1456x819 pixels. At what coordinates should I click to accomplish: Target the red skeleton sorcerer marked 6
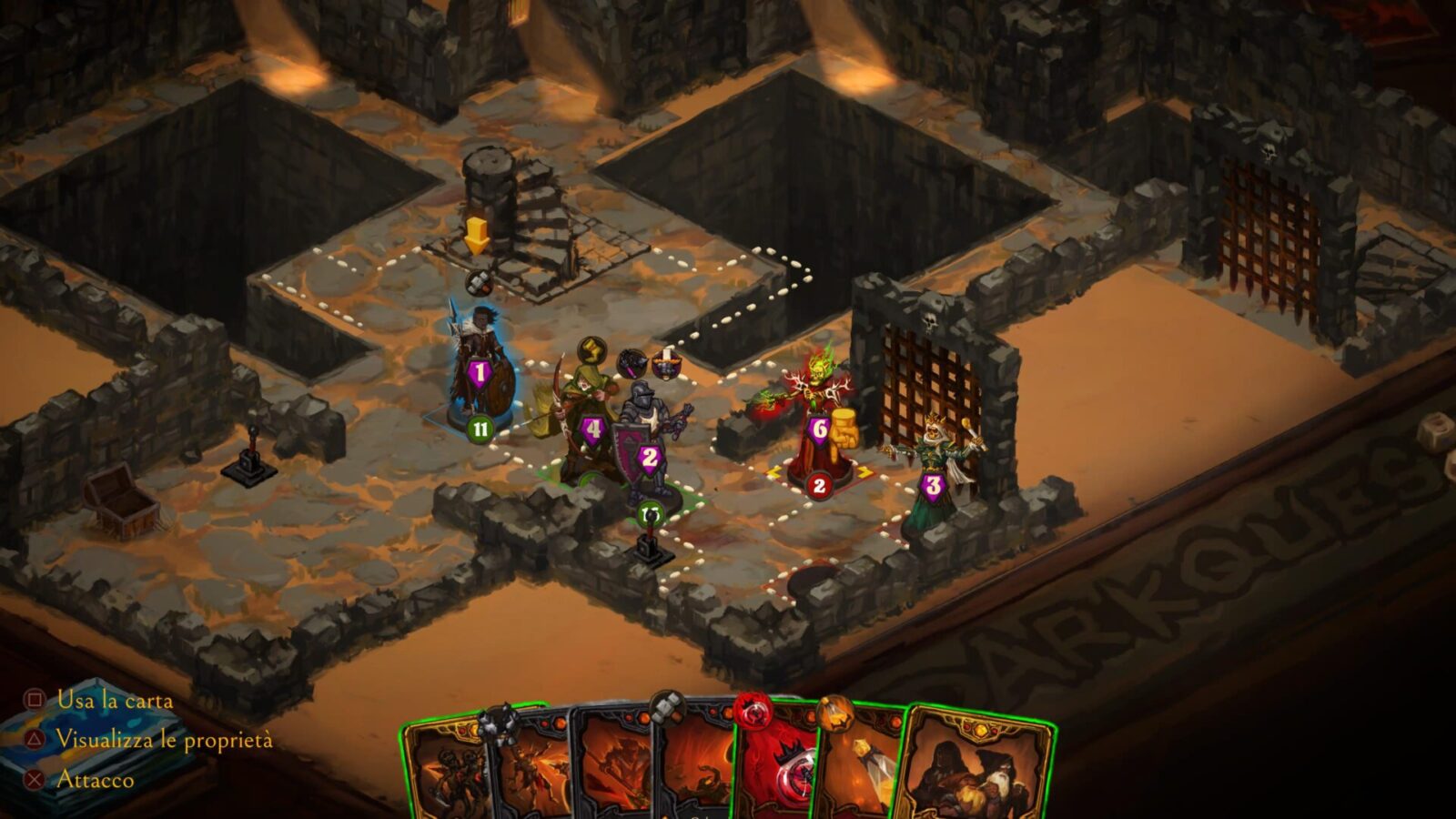817,419
